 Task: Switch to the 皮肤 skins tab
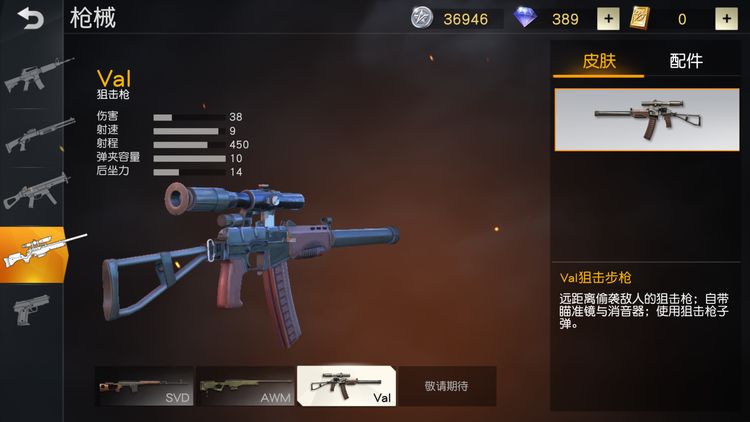coord(599,61)
